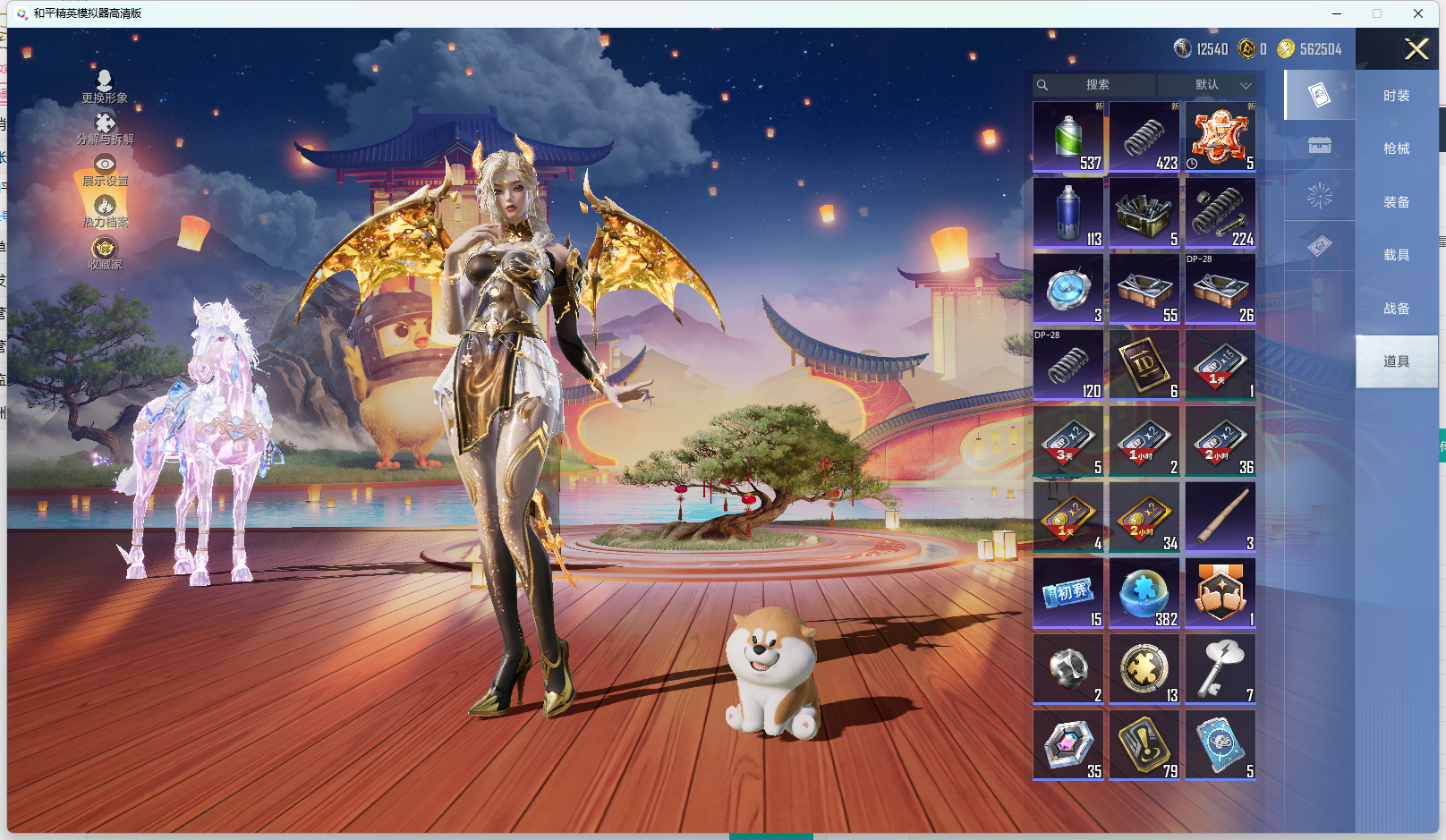1446x840 pixels.
Task: Open the 枪械 category tab
Action: click(1396, 148)
